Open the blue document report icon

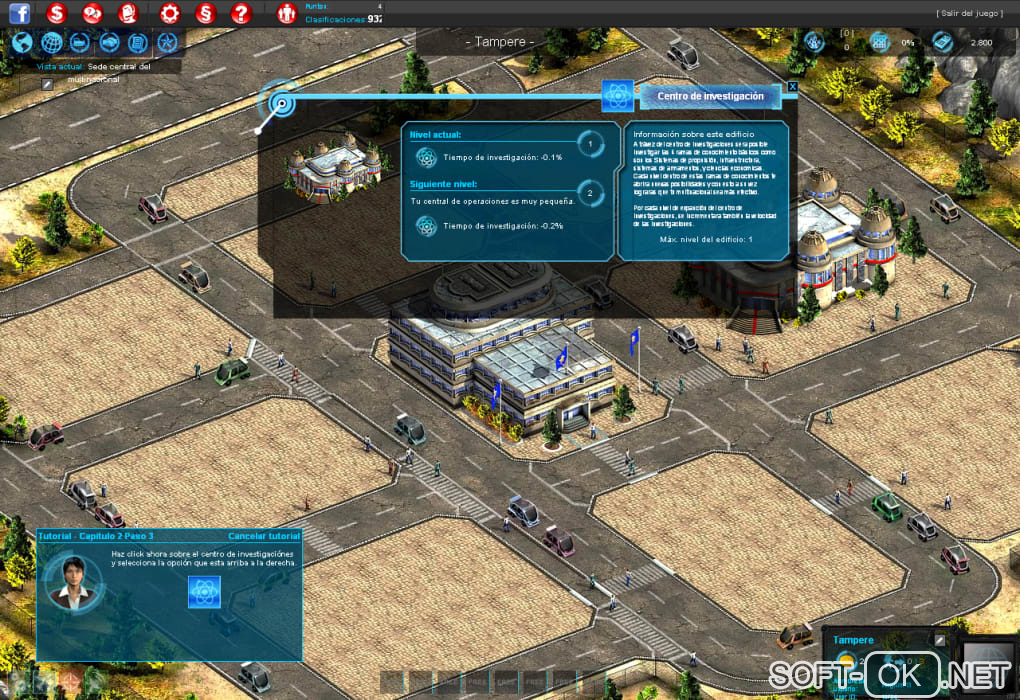tap(139, 42)
